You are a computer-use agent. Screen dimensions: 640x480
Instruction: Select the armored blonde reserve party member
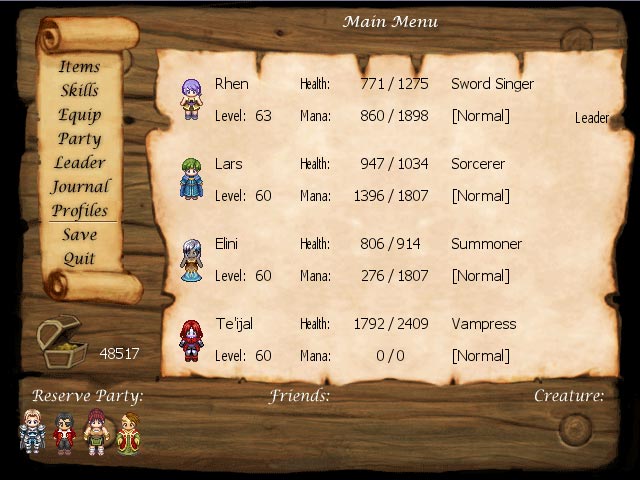[x=33, y=432]
